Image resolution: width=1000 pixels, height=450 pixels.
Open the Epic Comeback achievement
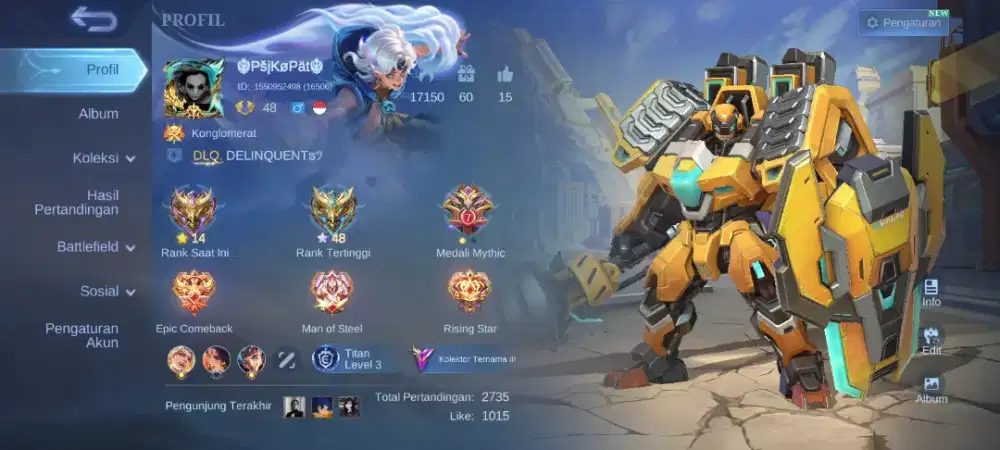point(194,293)
